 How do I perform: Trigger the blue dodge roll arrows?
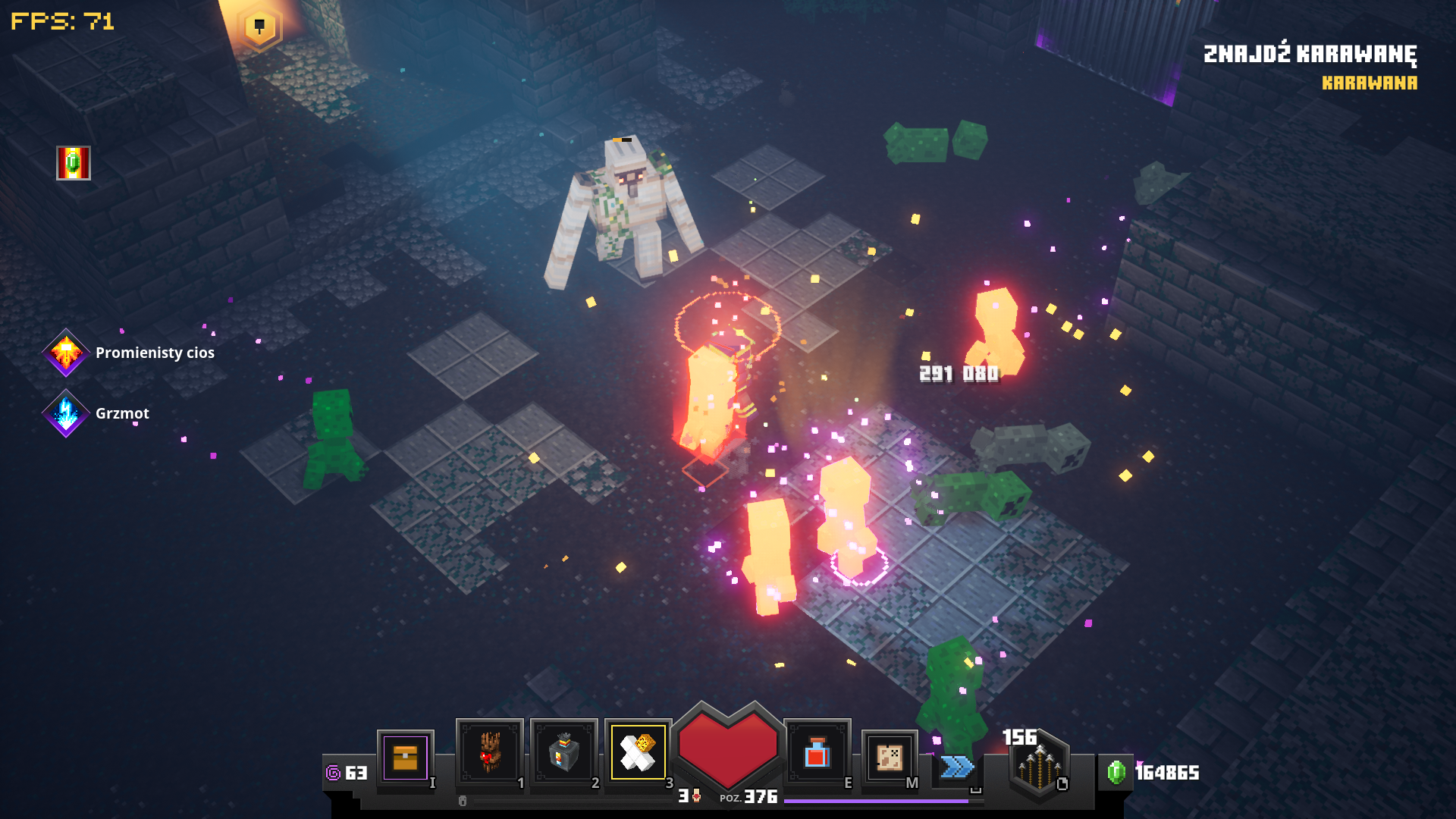click(956, 767)
